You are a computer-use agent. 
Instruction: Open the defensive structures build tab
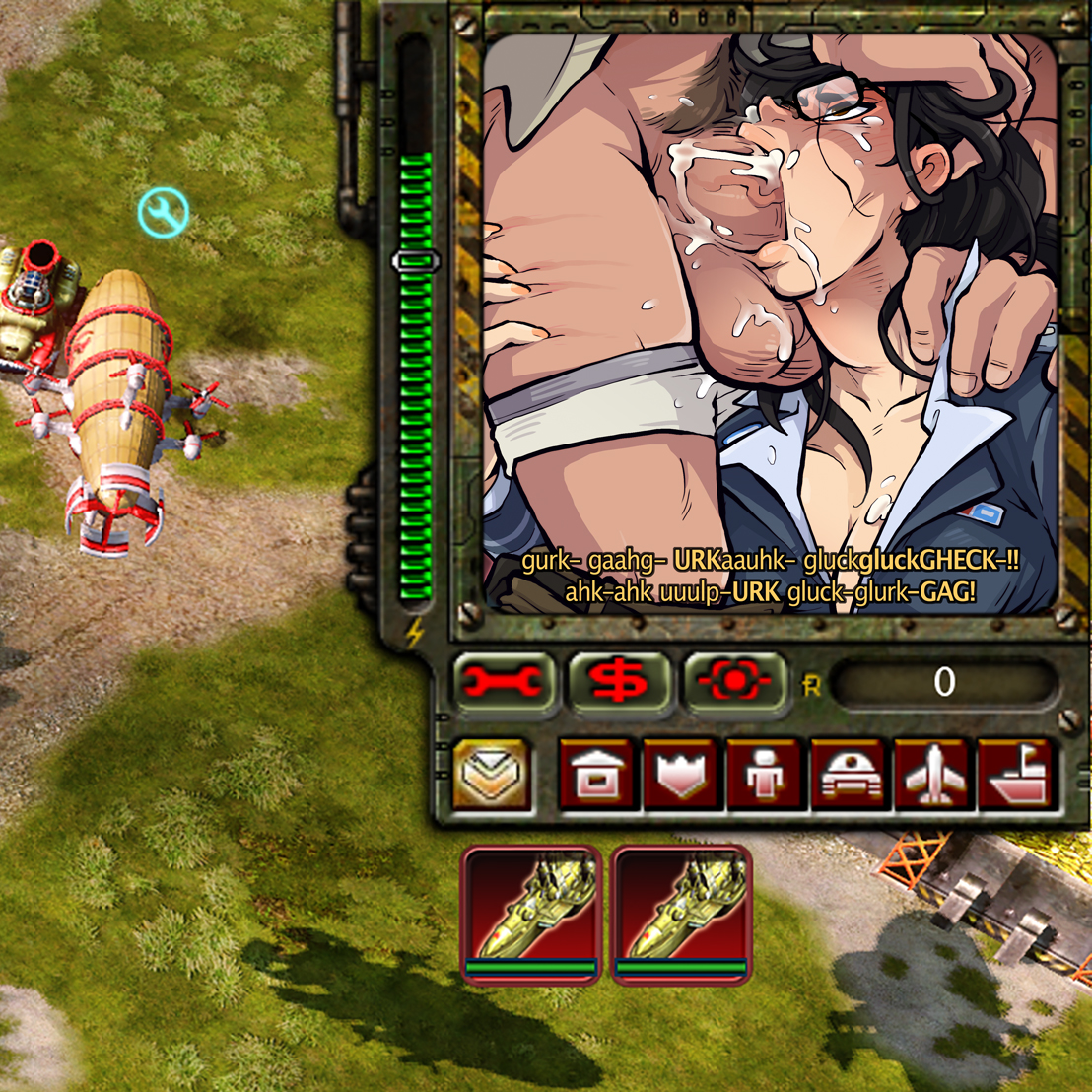[x=682, y=775]
